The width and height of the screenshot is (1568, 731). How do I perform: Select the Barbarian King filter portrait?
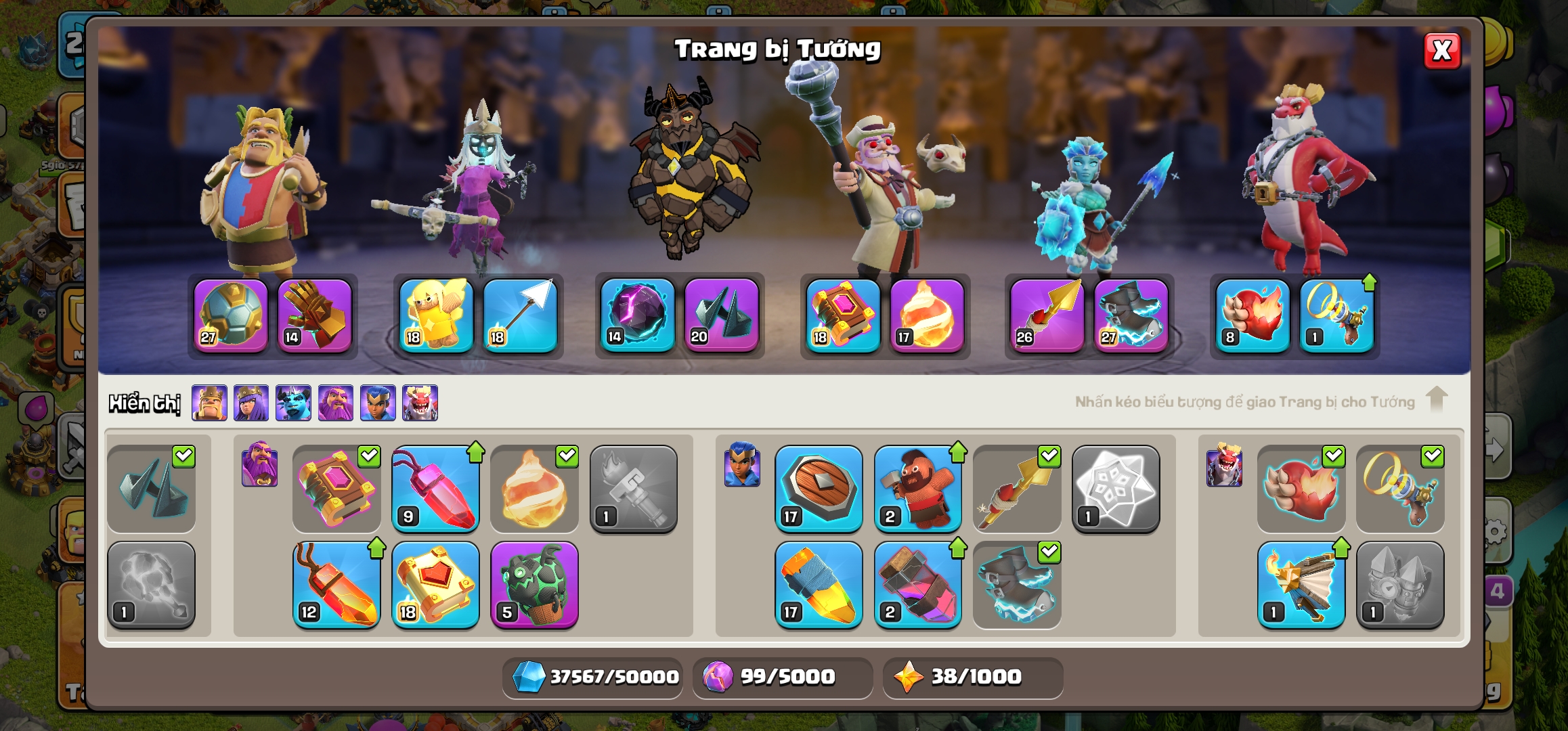click(209, 403)
